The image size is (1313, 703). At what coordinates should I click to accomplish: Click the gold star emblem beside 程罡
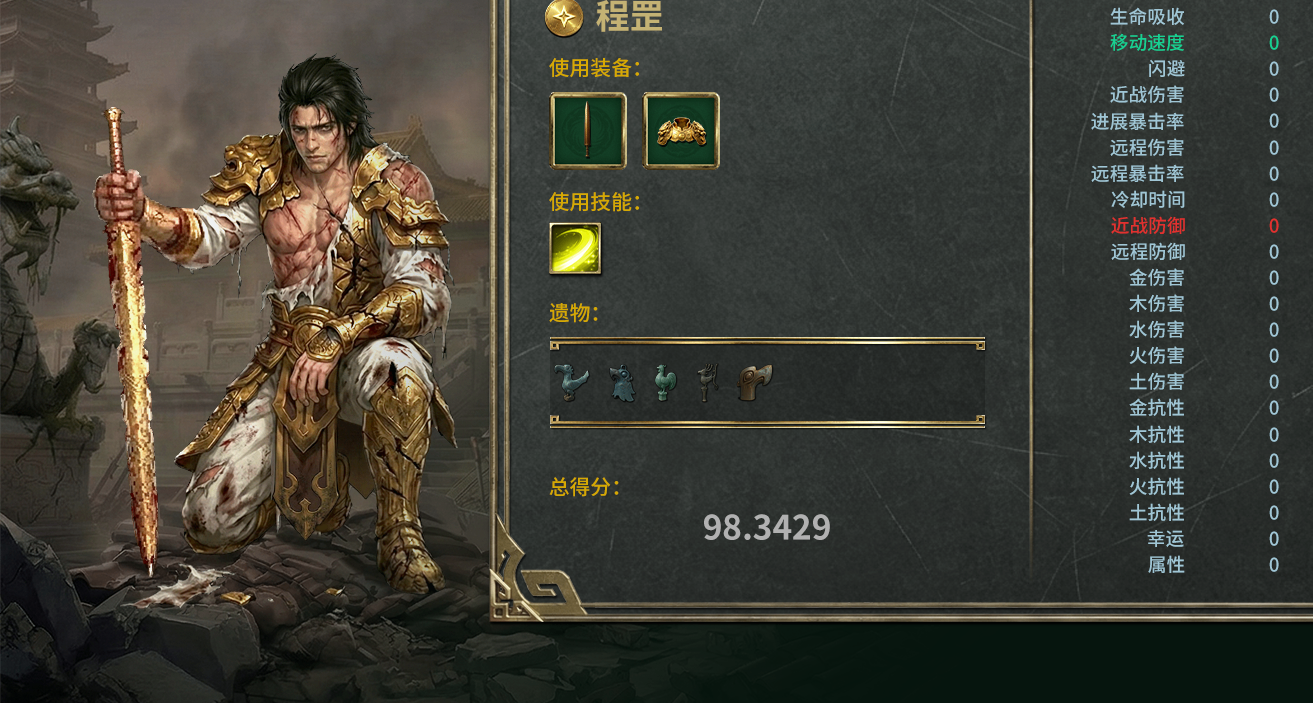564,17
